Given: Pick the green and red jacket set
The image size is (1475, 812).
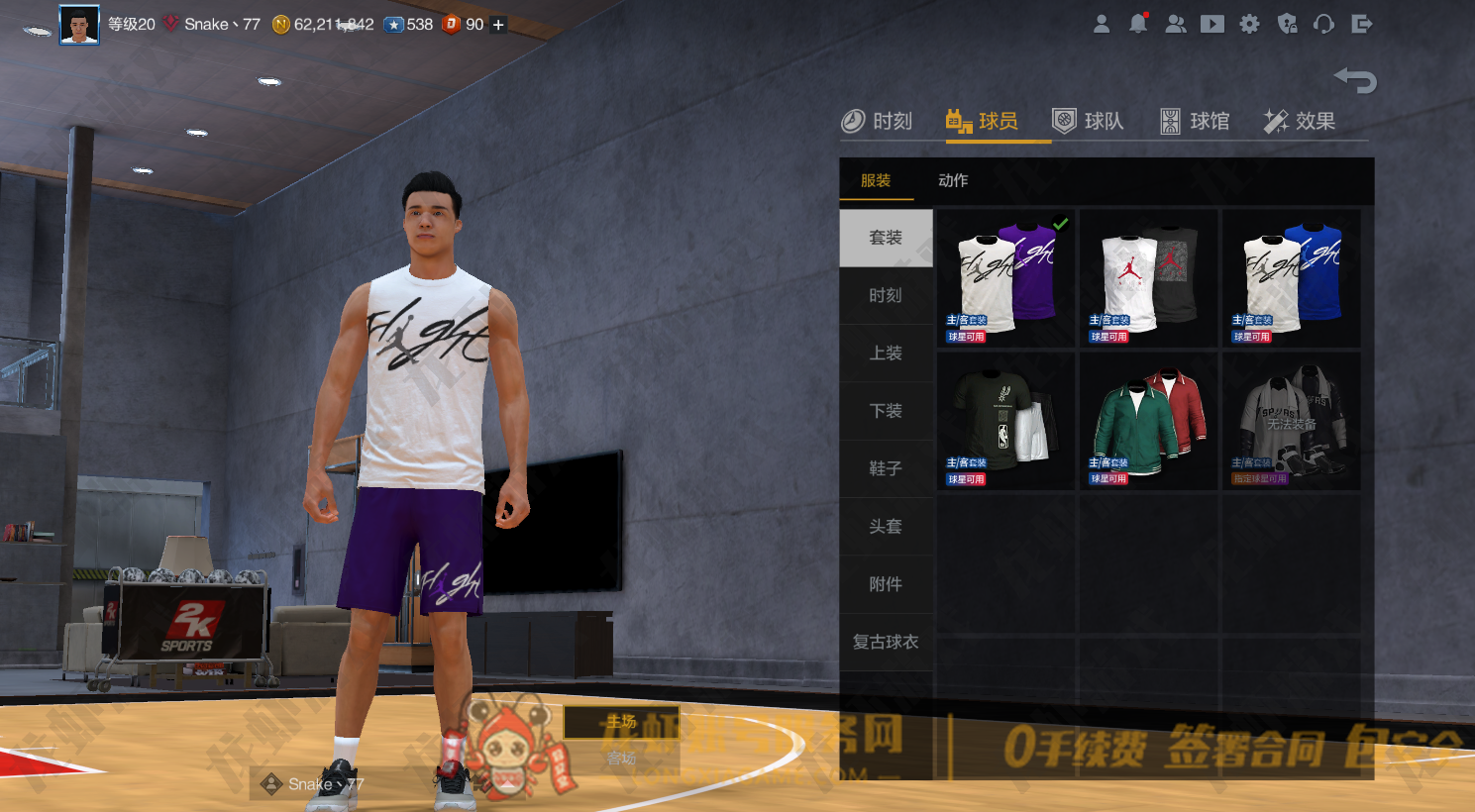Looking at the screenshot, I should (x=1149, y=420).
